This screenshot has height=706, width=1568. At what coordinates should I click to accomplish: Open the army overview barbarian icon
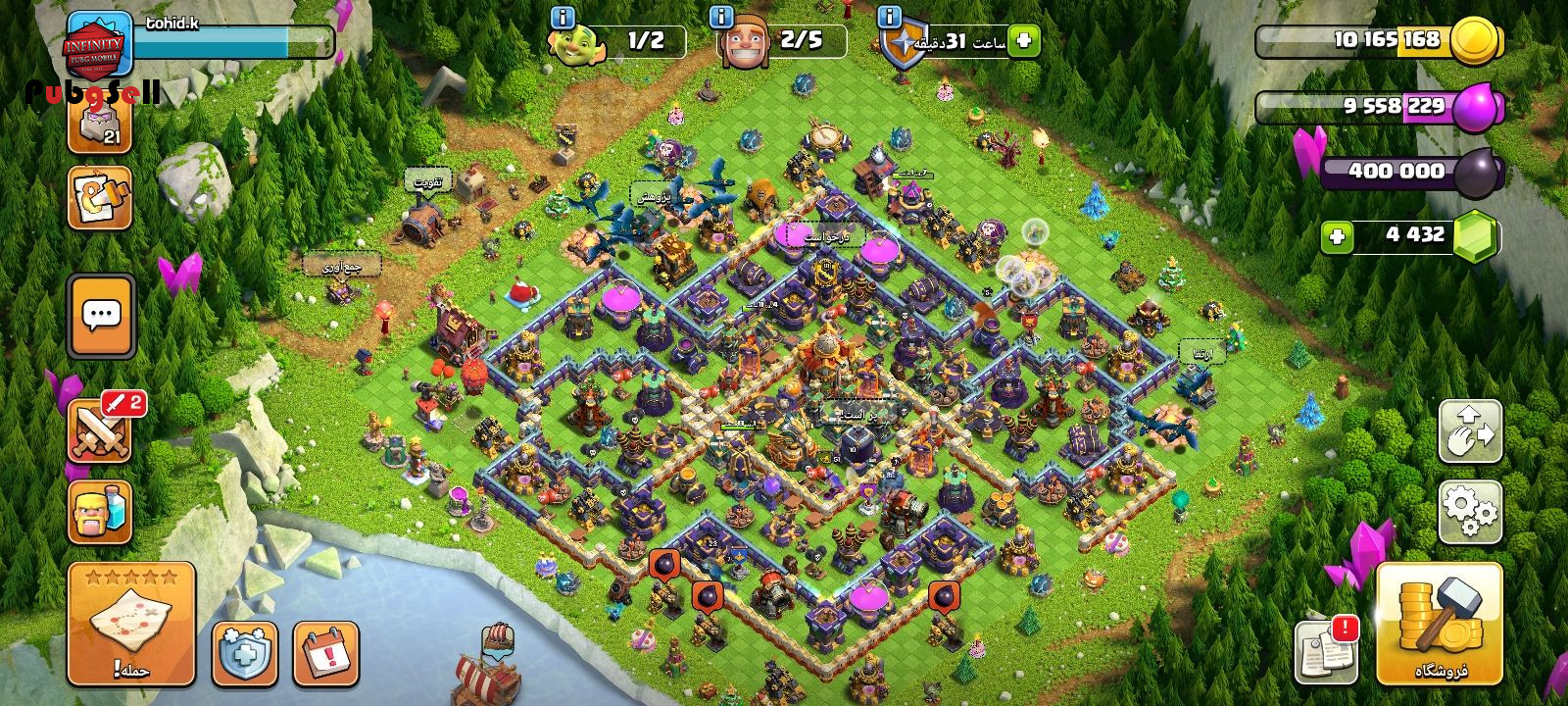[101, 512]
